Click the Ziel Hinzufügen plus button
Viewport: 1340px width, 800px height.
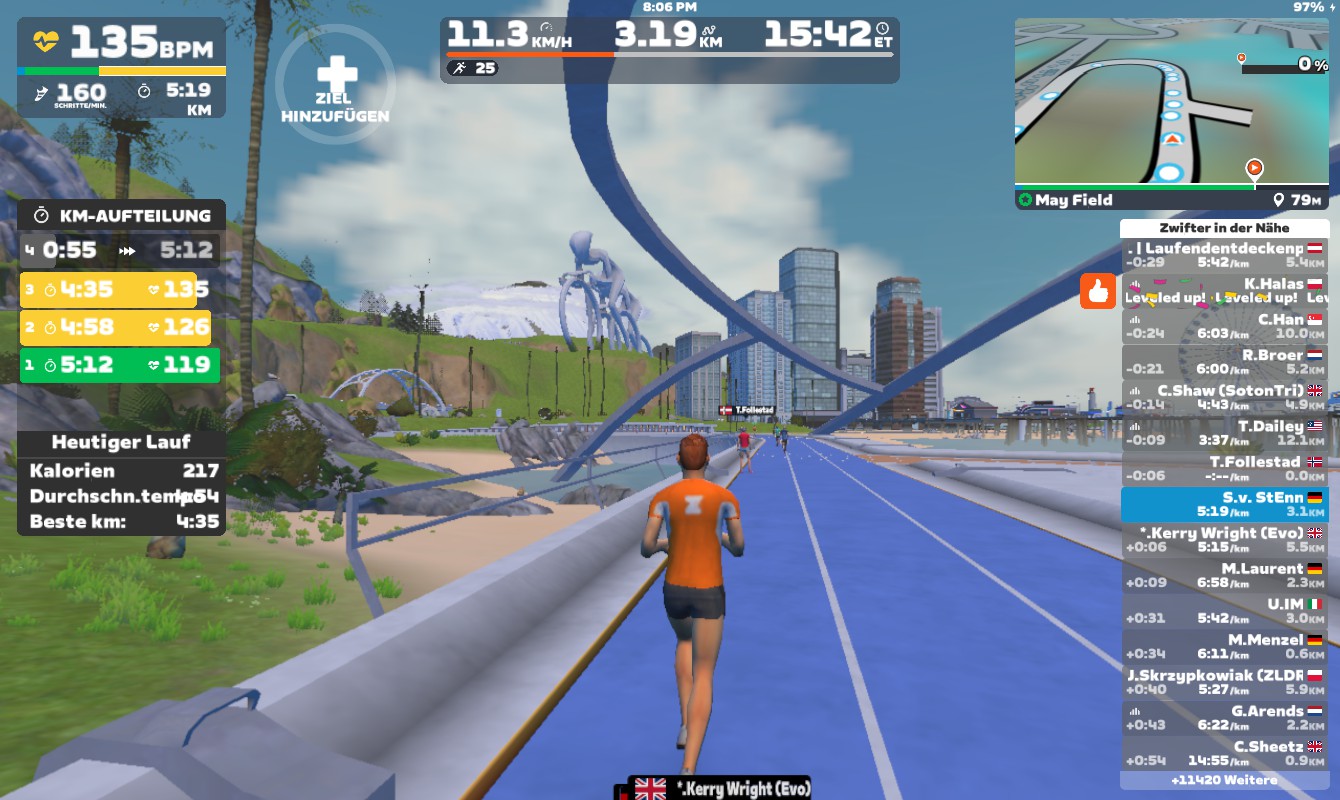tap(336, 84)
